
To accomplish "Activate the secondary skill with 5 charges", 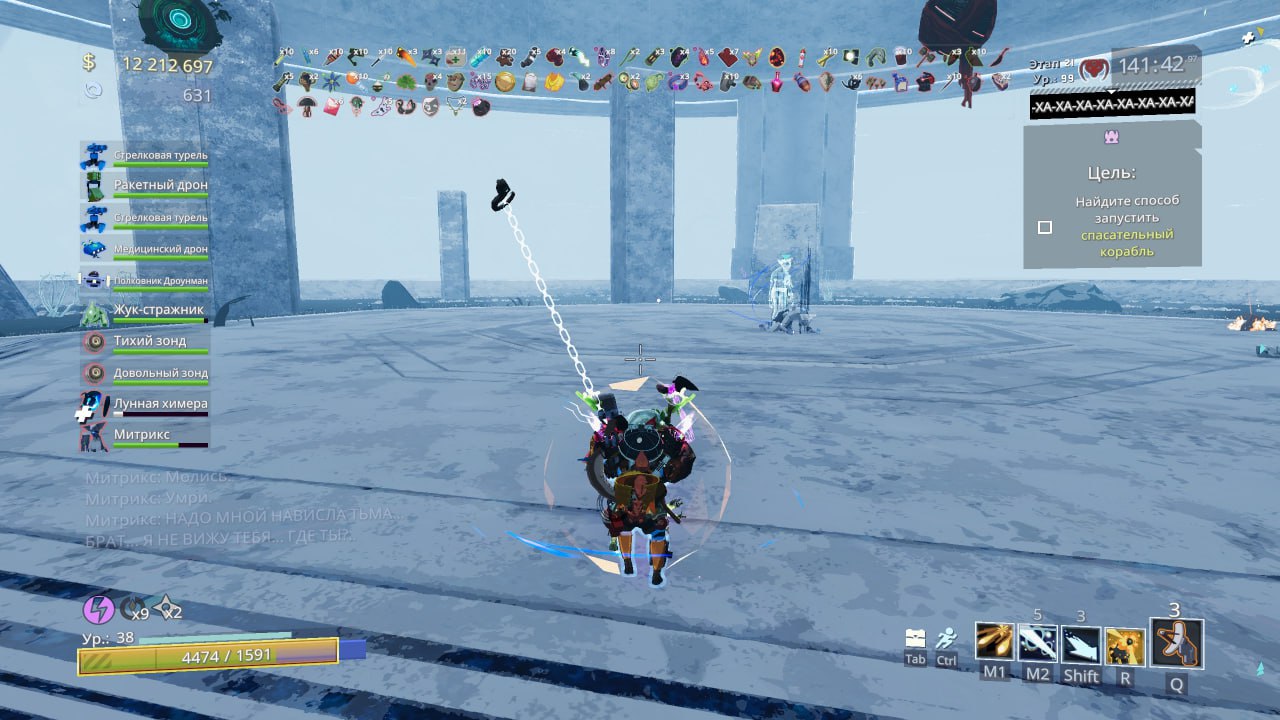I will pos(1037,643).
